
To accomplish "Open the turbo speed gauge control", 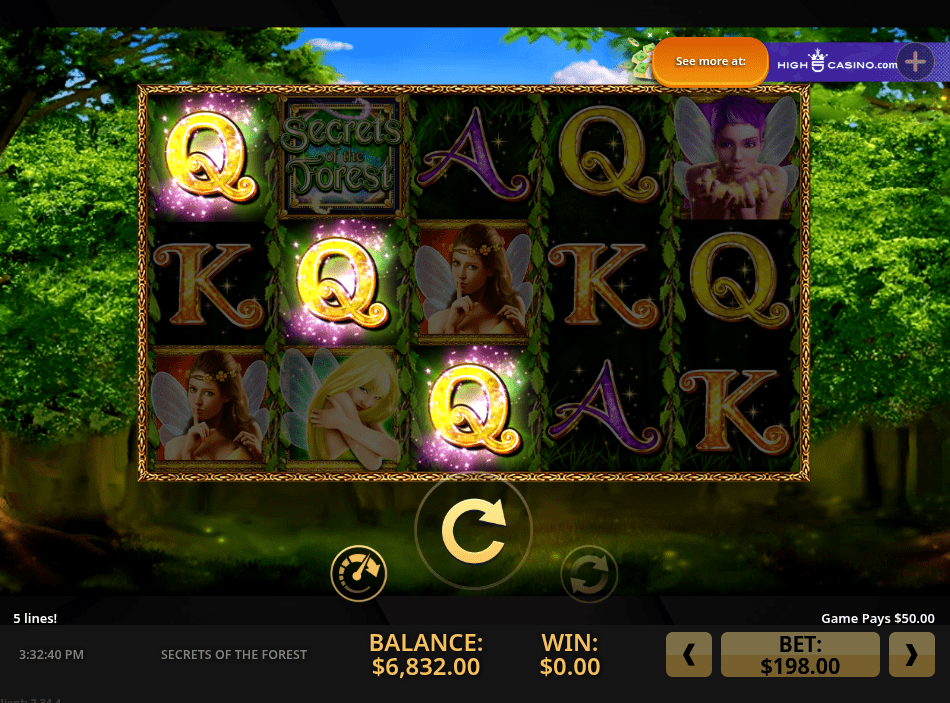I will (359, 573).
